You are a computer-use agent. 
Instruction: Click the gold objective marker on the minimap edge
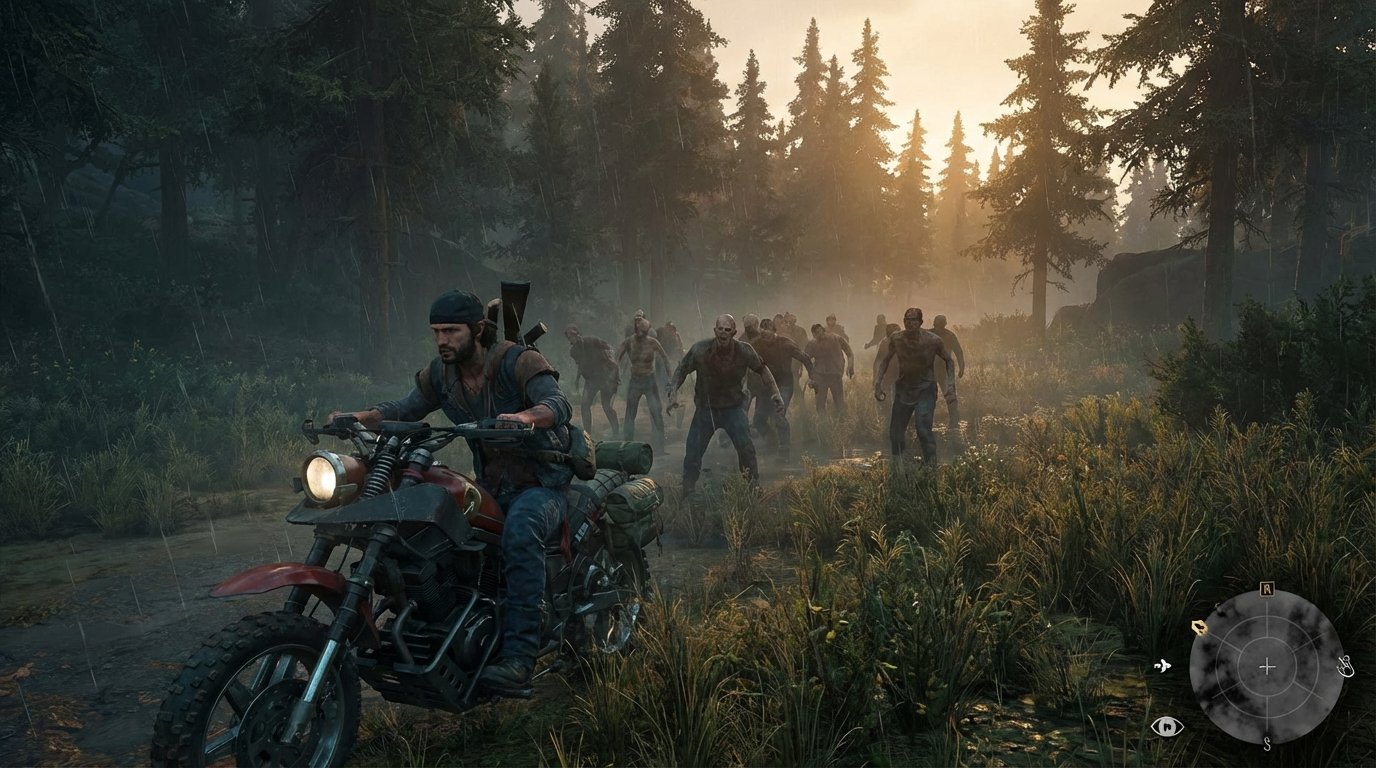pos(1199,627)
